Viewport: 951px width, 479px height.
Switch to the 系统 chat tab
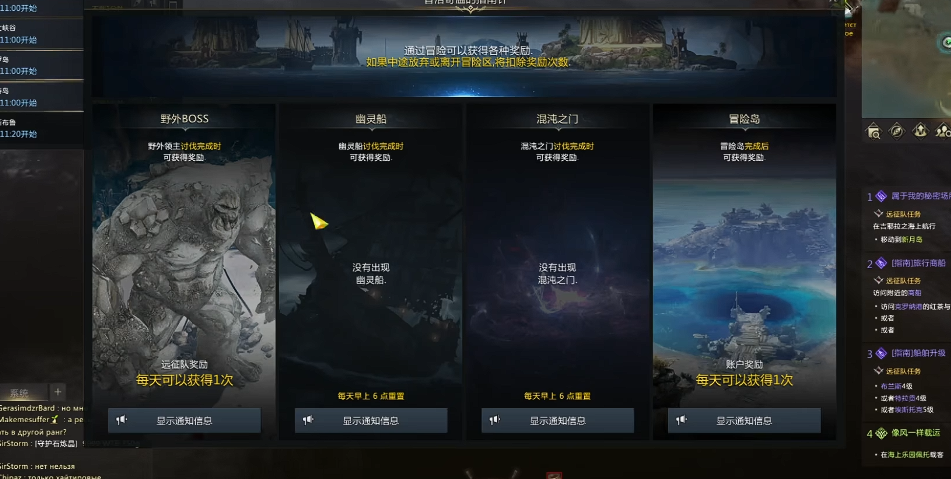20,392
